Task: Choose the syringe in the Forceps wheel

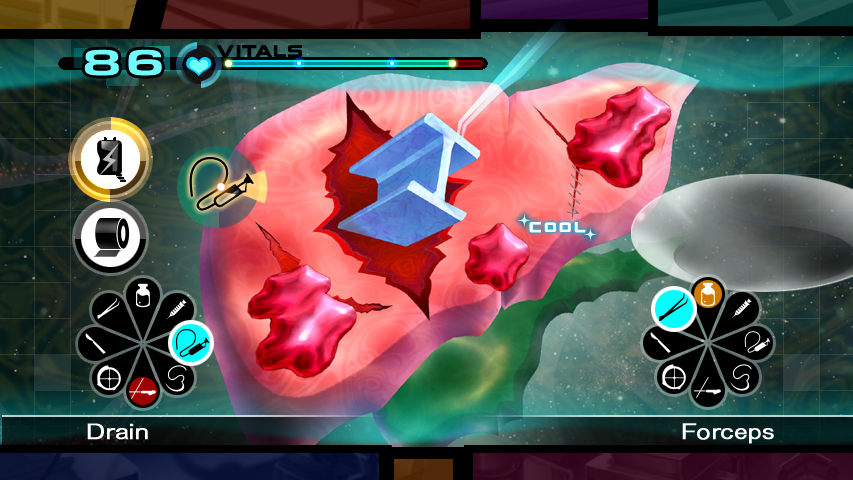Action: pos(741,310)
